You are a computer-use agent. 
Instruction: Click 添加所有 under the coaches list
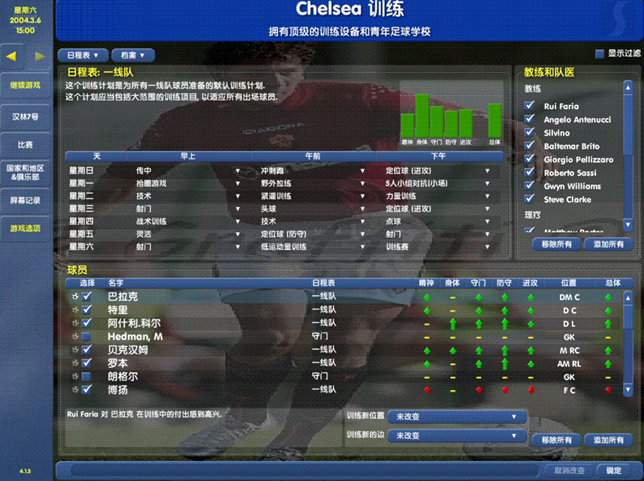[x=608, y=244]
